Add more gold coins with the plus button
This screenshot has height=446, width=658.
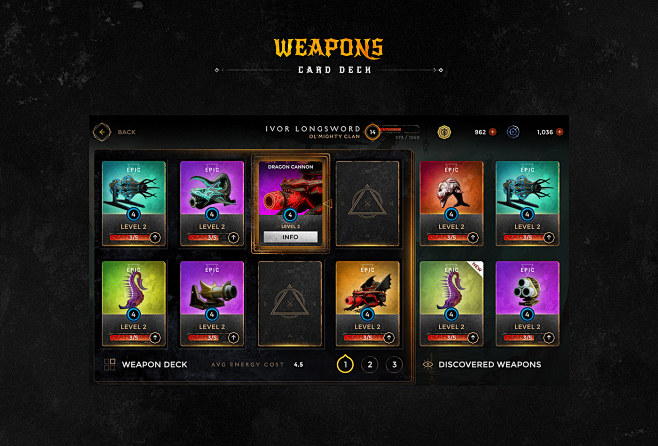[493, 131]
